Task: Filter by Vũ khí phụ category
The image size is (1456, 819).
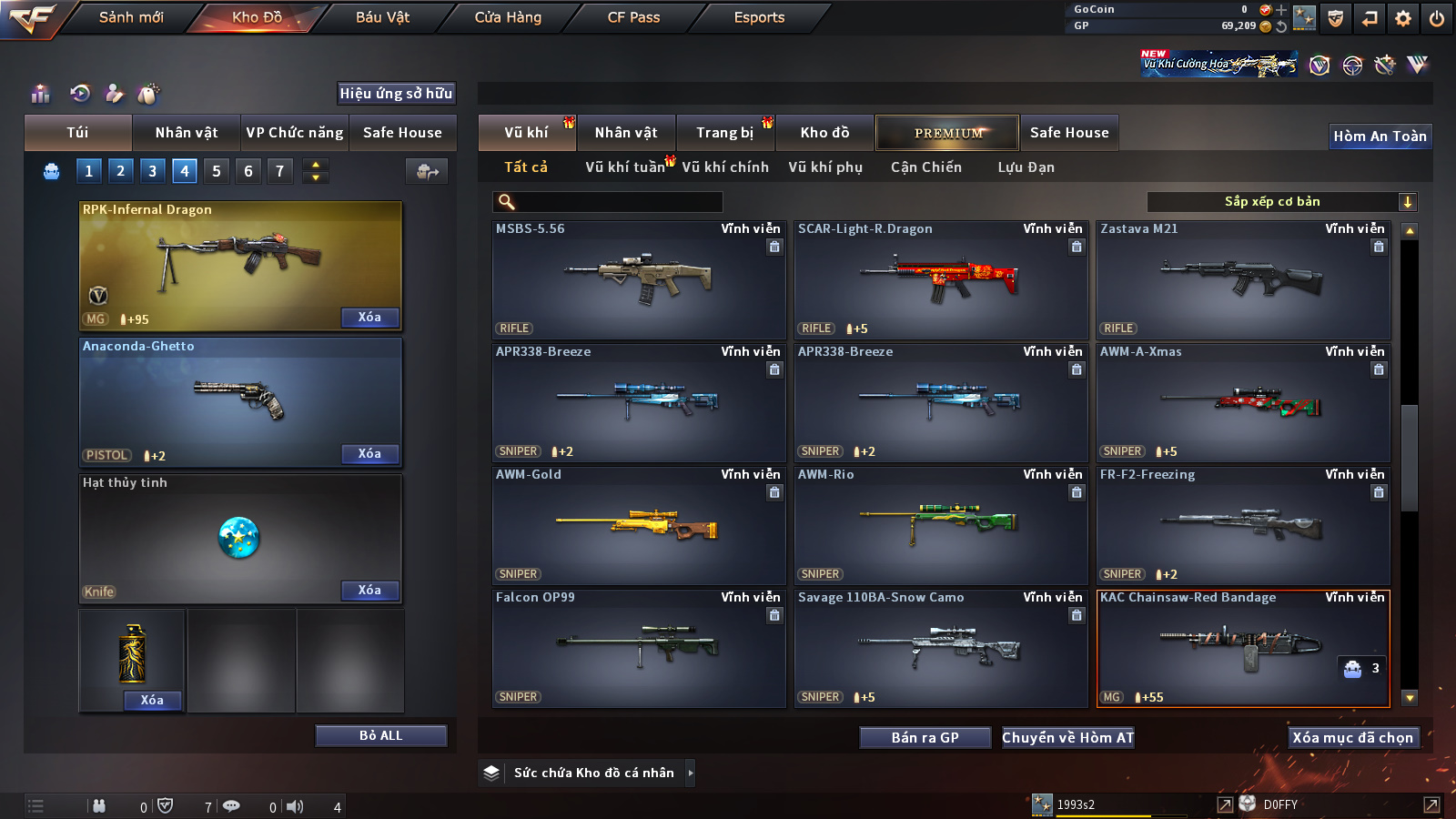Action: click(x=825, y=167)
